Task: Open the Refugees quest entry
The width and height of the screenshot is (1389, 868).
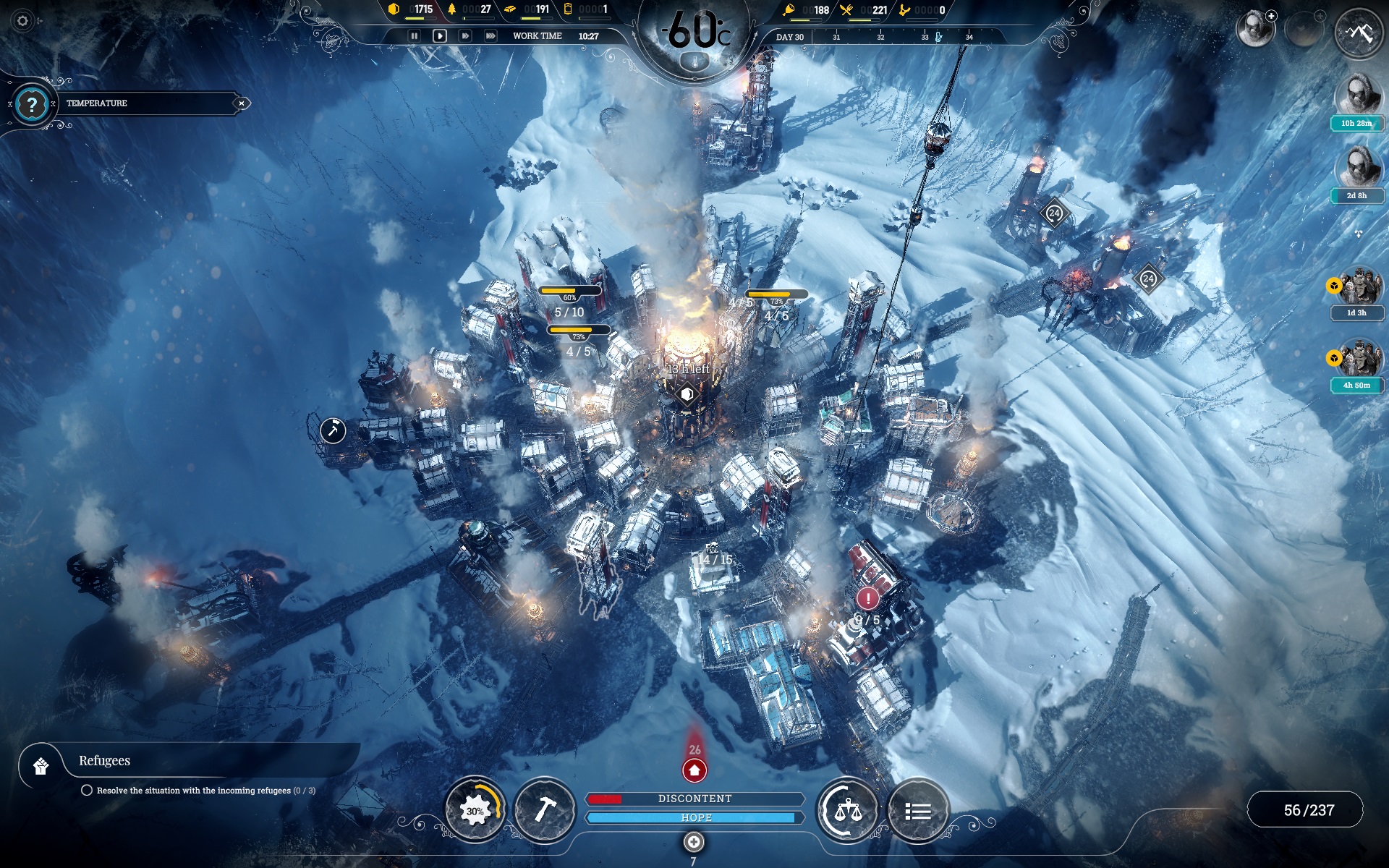Action: point(105,761)
